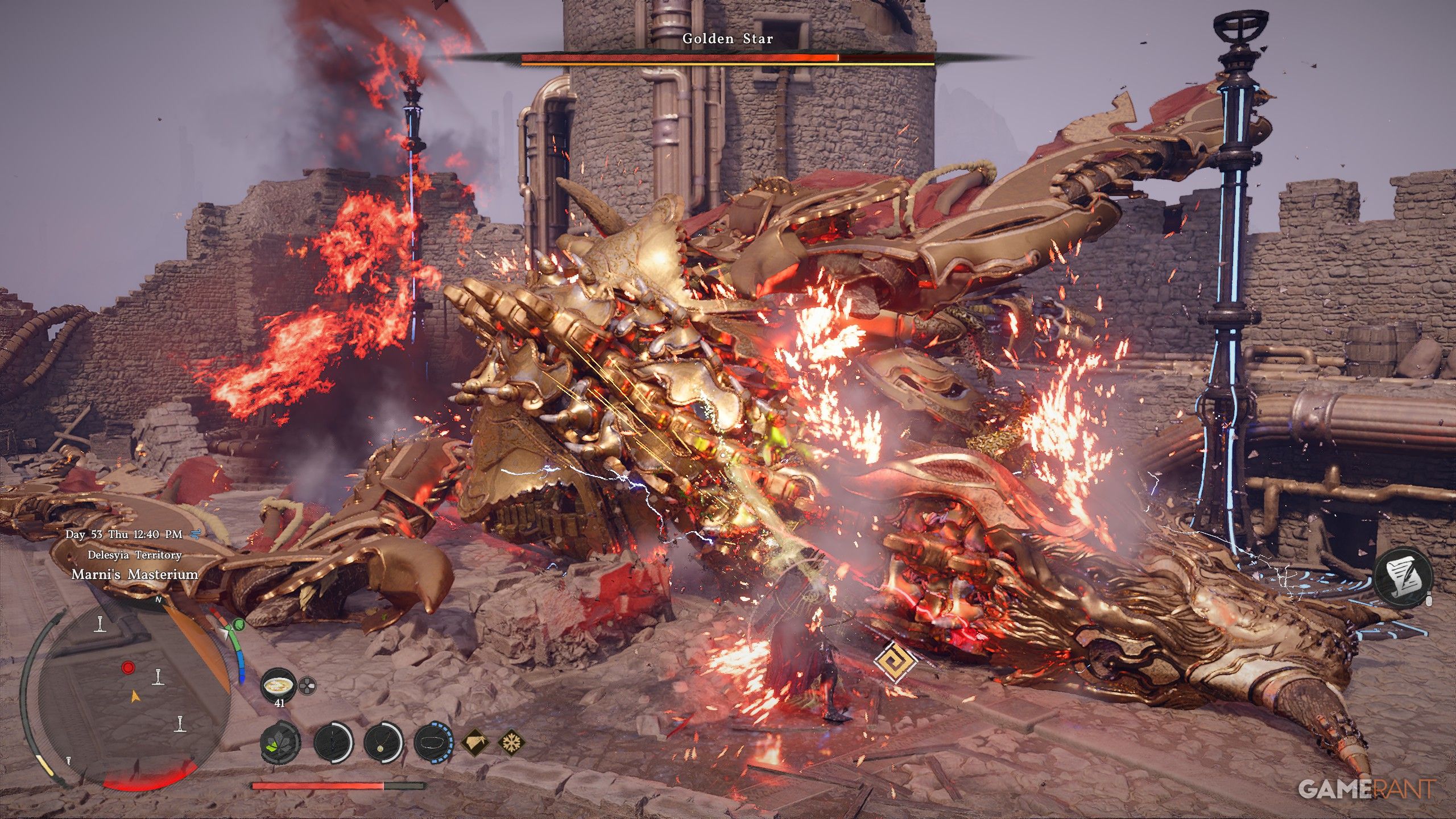
Task: Use the soup bowl food item
Action: [279, 685]
